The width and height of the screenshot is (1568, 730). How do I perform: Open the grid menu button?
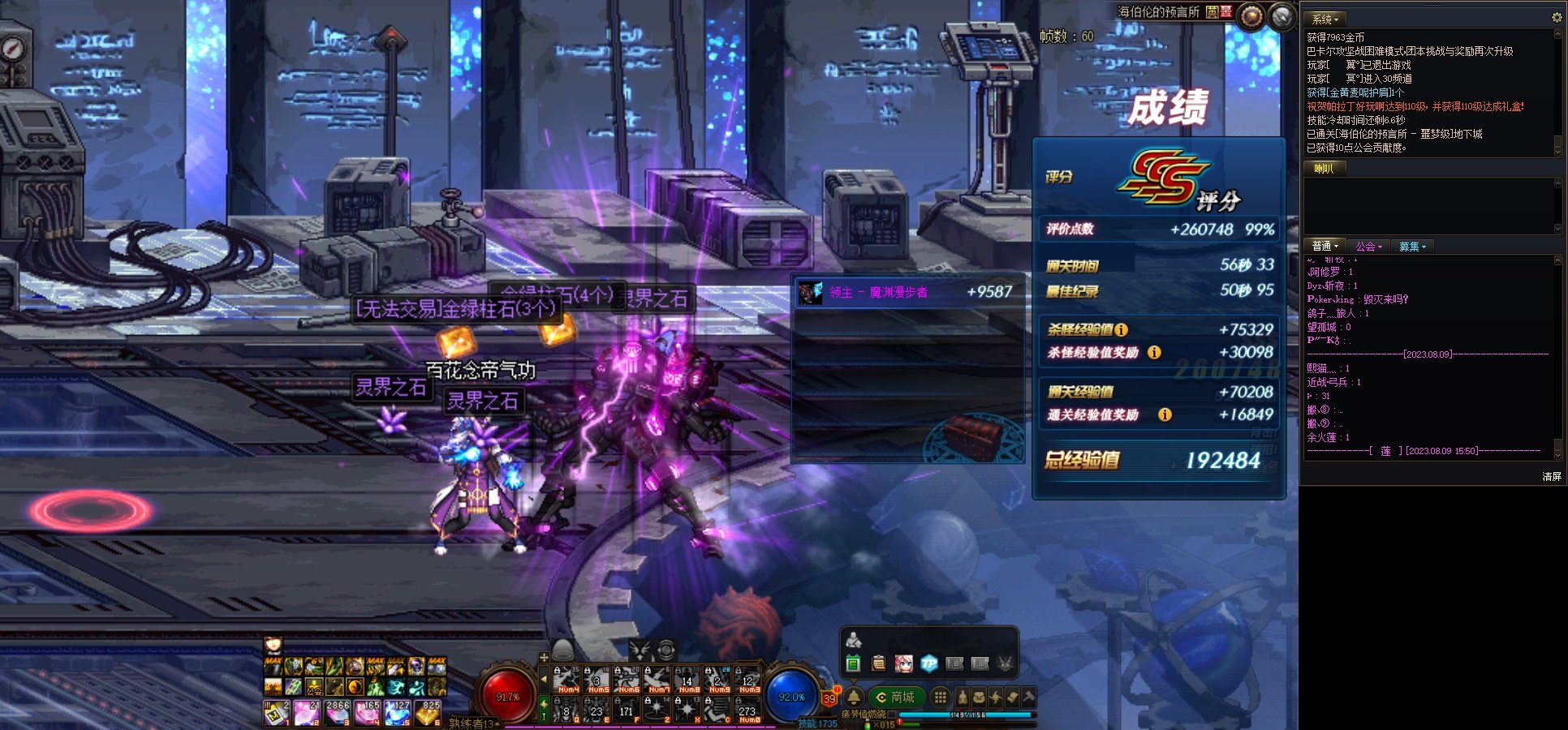(940, 698)
